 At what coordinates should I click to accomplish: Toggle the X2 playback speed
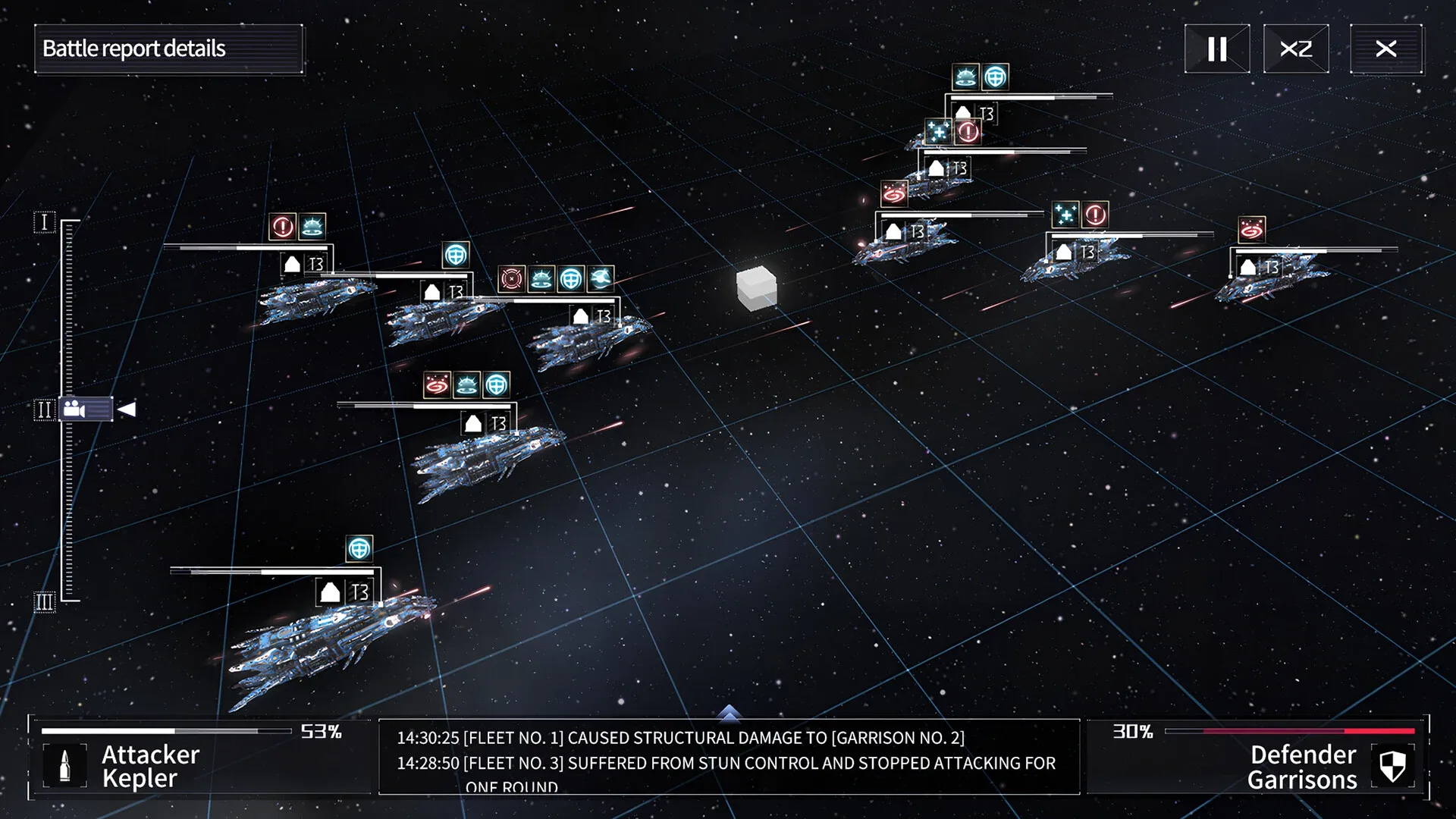click(1295, 49)
